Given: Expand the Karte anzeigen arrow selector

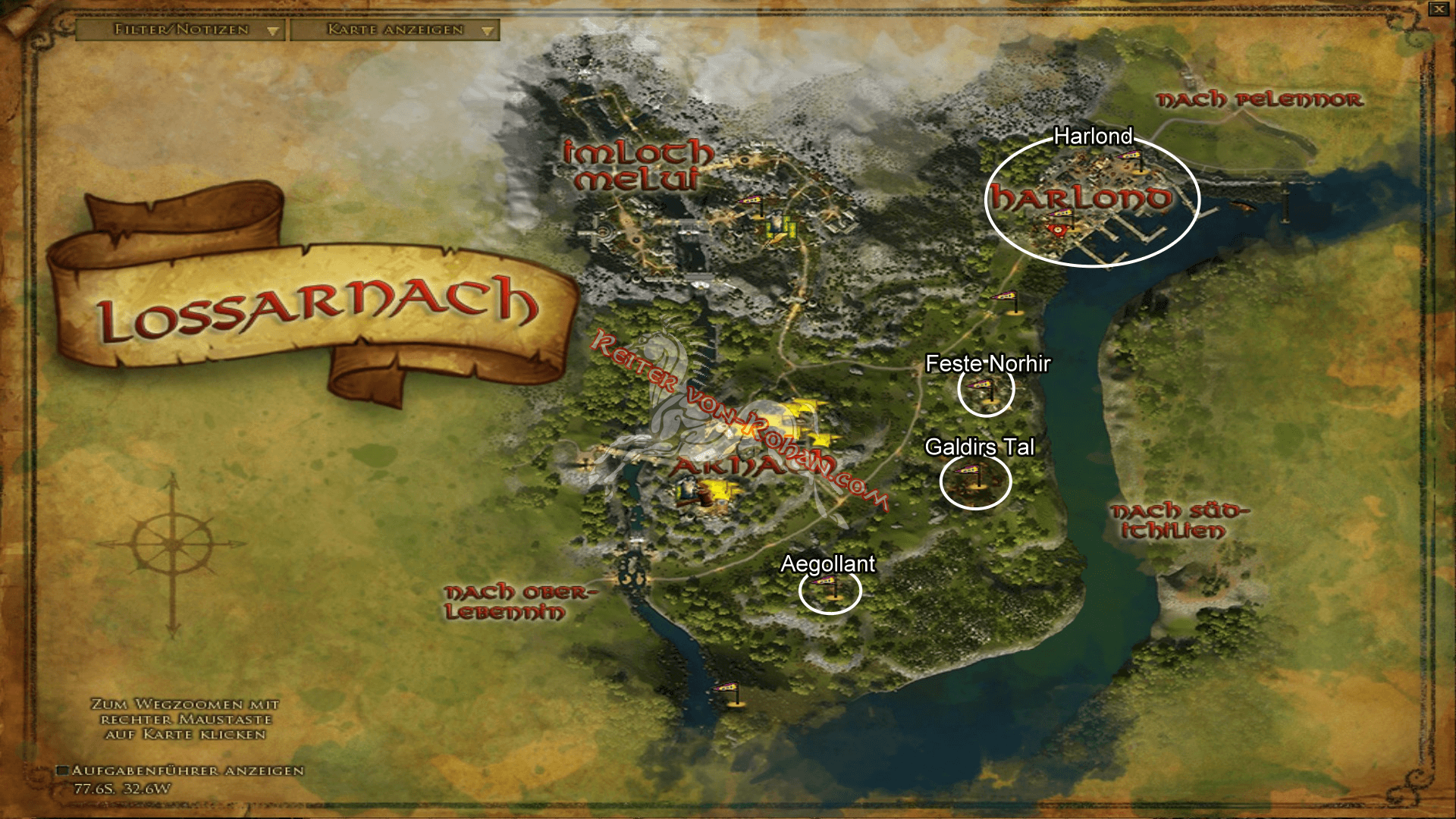Looking at the screenshot, I should coord(489,31).
